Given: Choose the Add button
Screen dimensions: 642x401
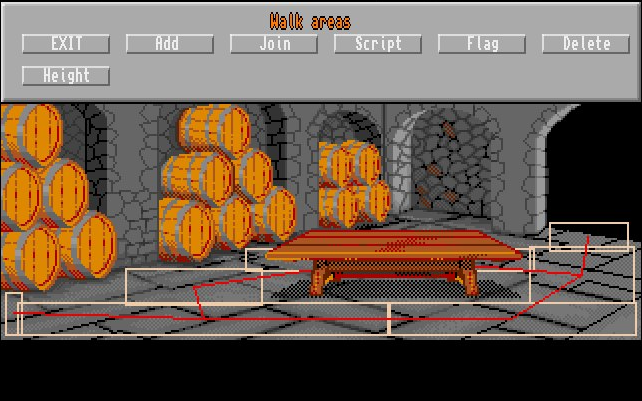Looking at the screenshot, I should 170,44.
